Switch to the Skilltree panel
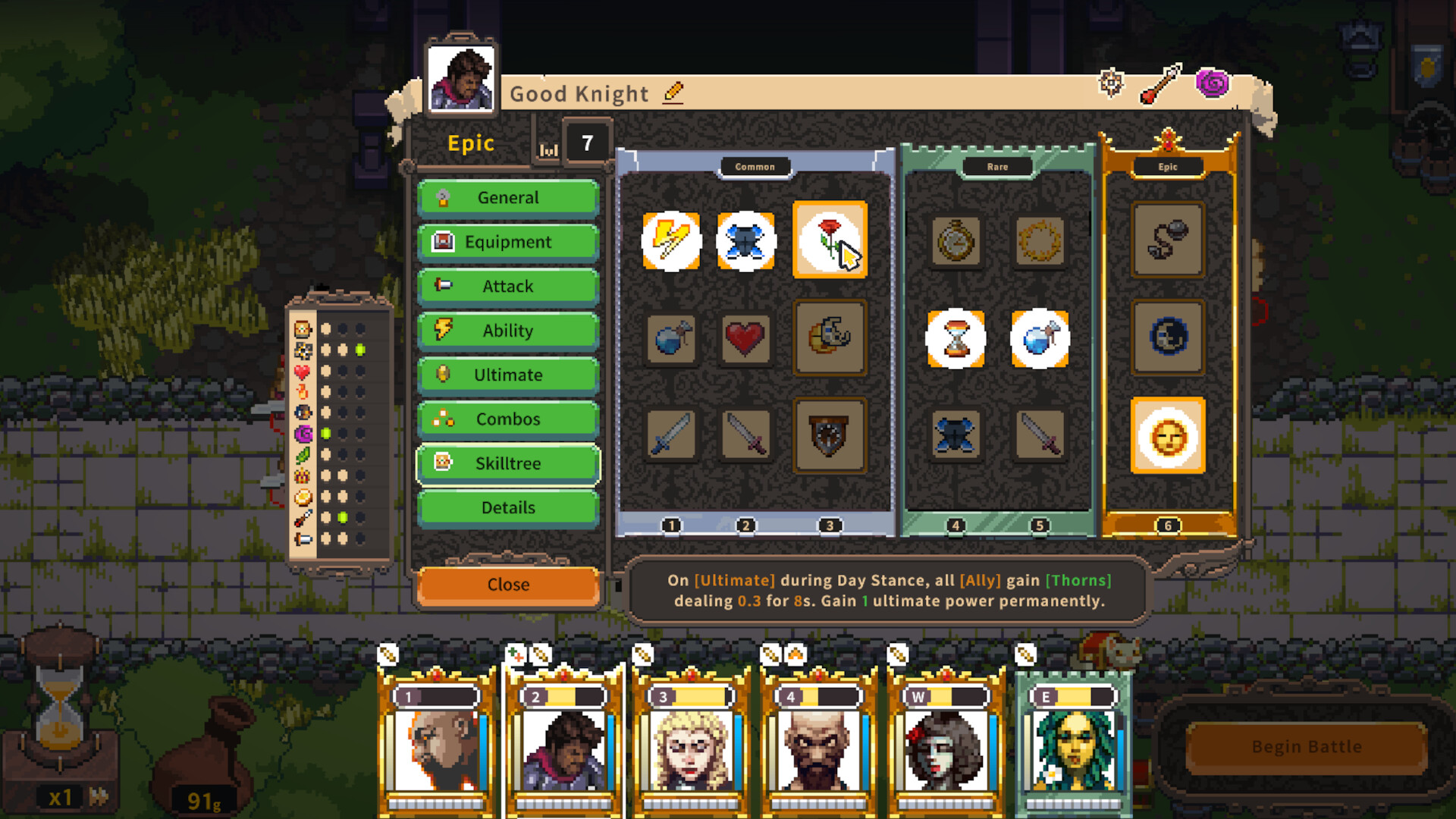 click(x=507, y=463)
